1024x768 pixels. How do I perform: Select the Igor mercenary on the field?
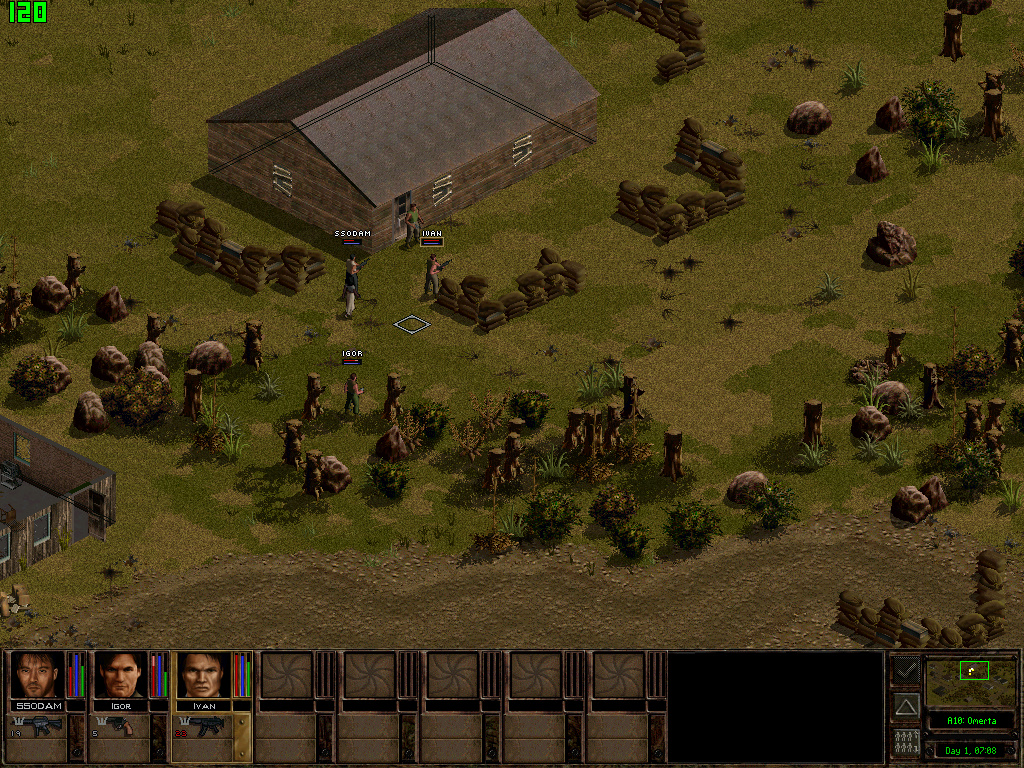pyautogui.click(x=352, y=392)
